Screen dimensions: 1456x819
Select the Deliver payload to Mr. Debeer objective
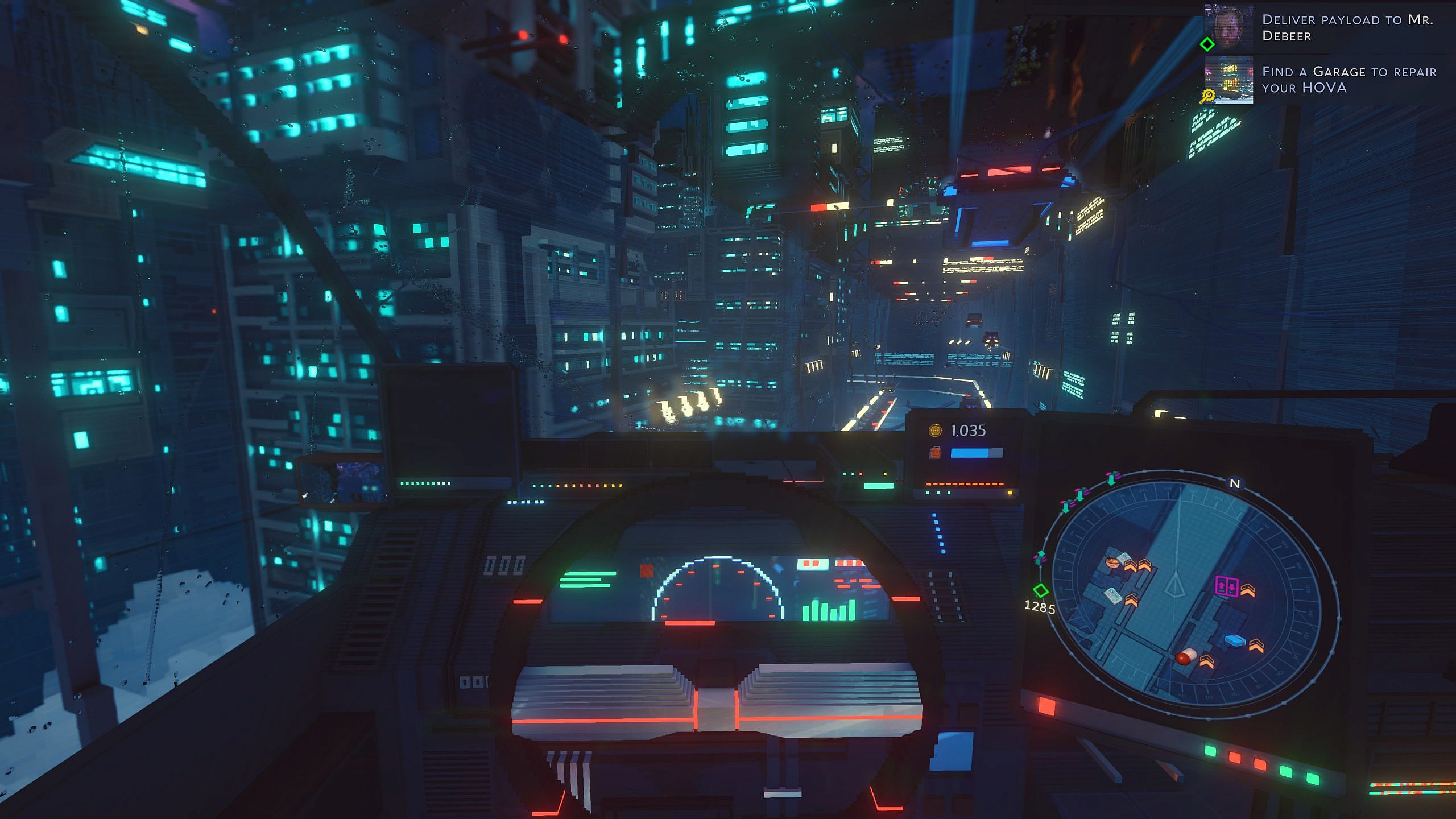click(1347, 28)
